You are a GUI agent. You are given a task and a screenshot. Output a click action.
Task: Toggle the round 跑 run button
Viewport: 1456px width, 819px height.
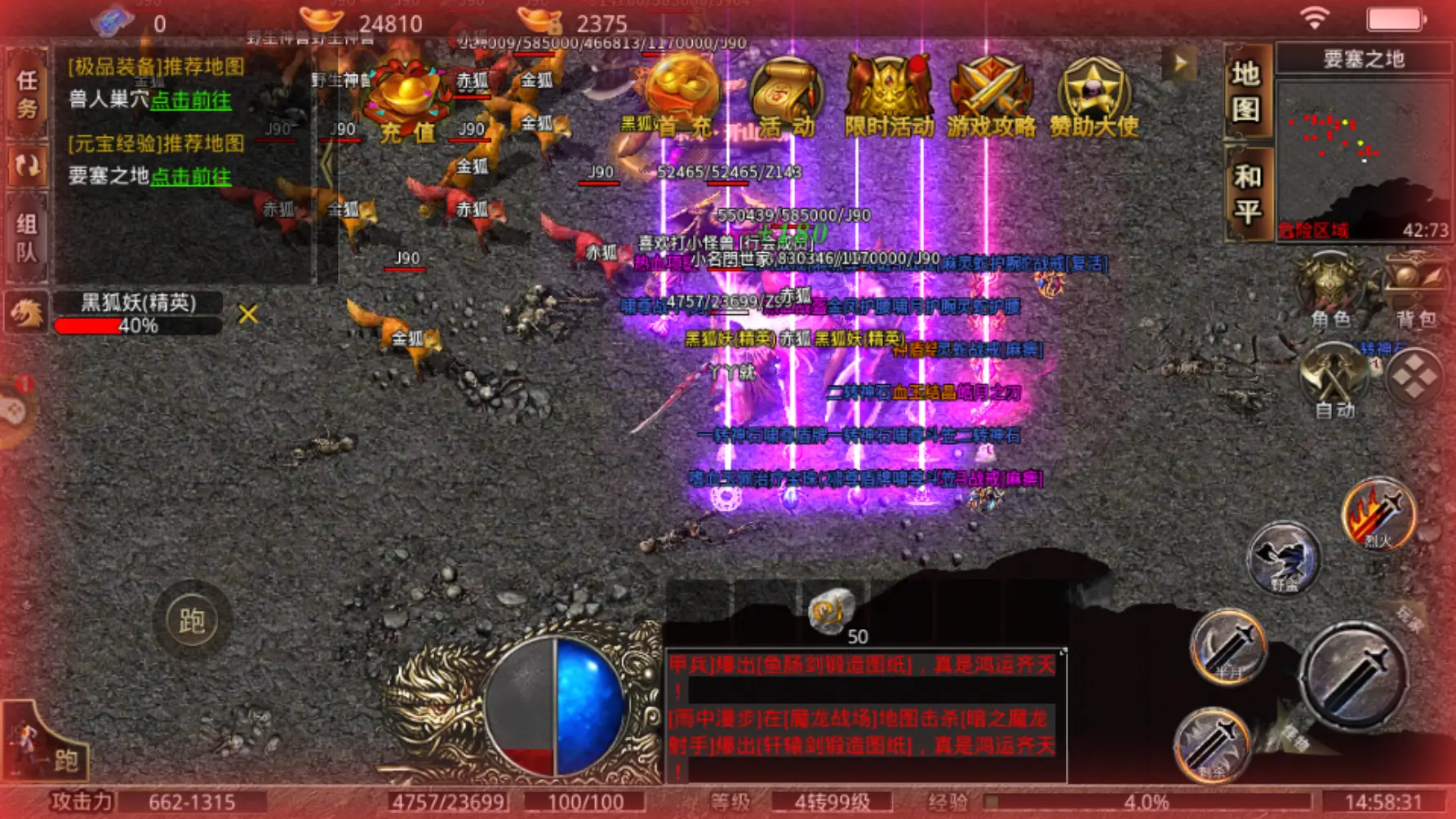click(x=192, y=621)
